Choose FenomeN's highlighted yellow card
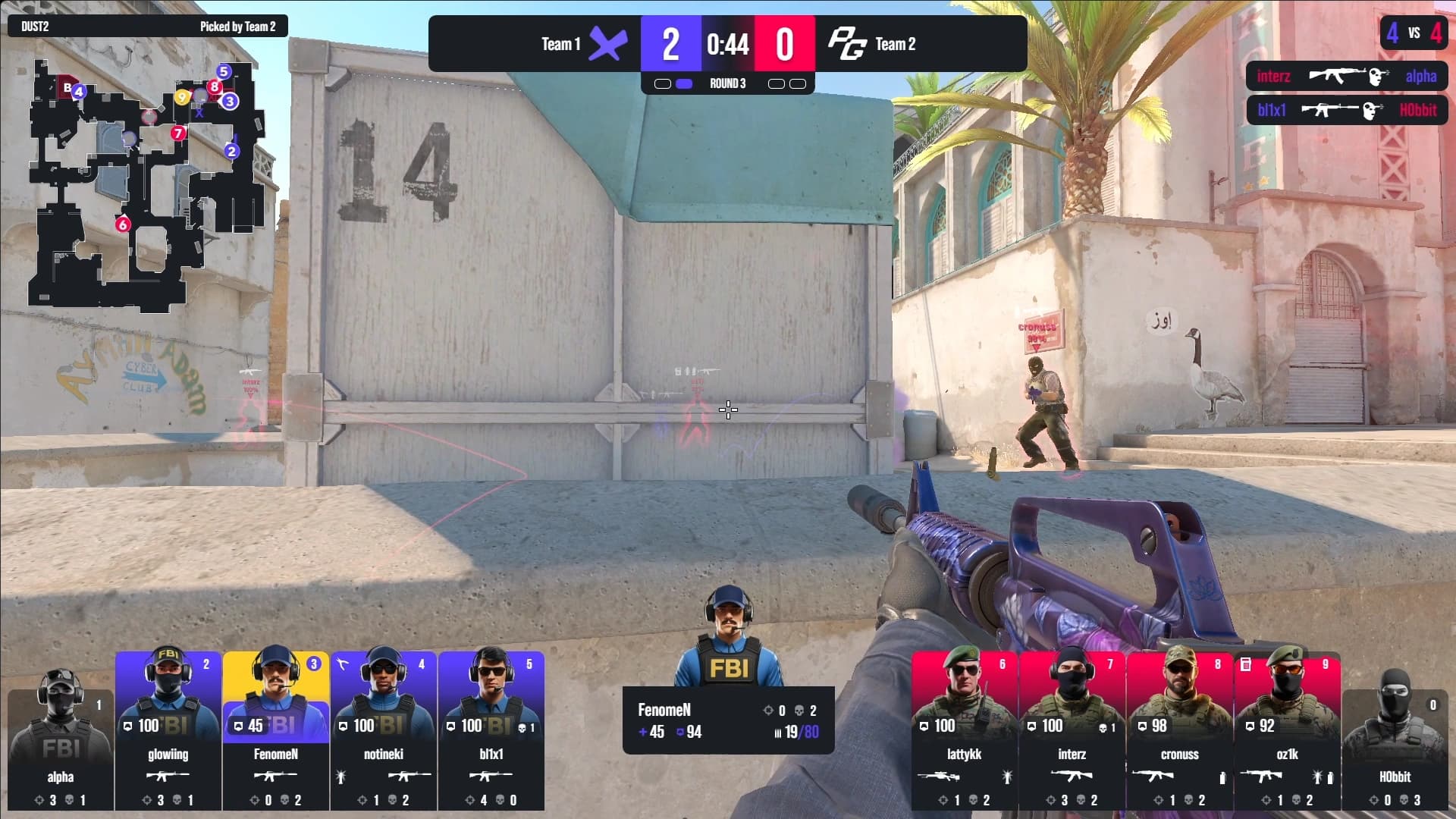The width and height of the screenshot is (1456, 819). click(276, 730)
